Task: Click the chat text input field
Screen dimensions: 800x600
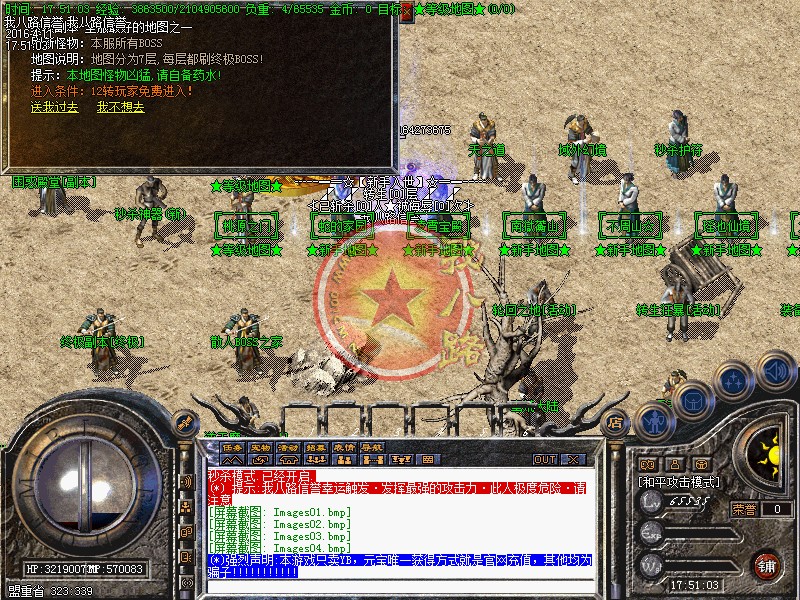Action: [400, 584]
